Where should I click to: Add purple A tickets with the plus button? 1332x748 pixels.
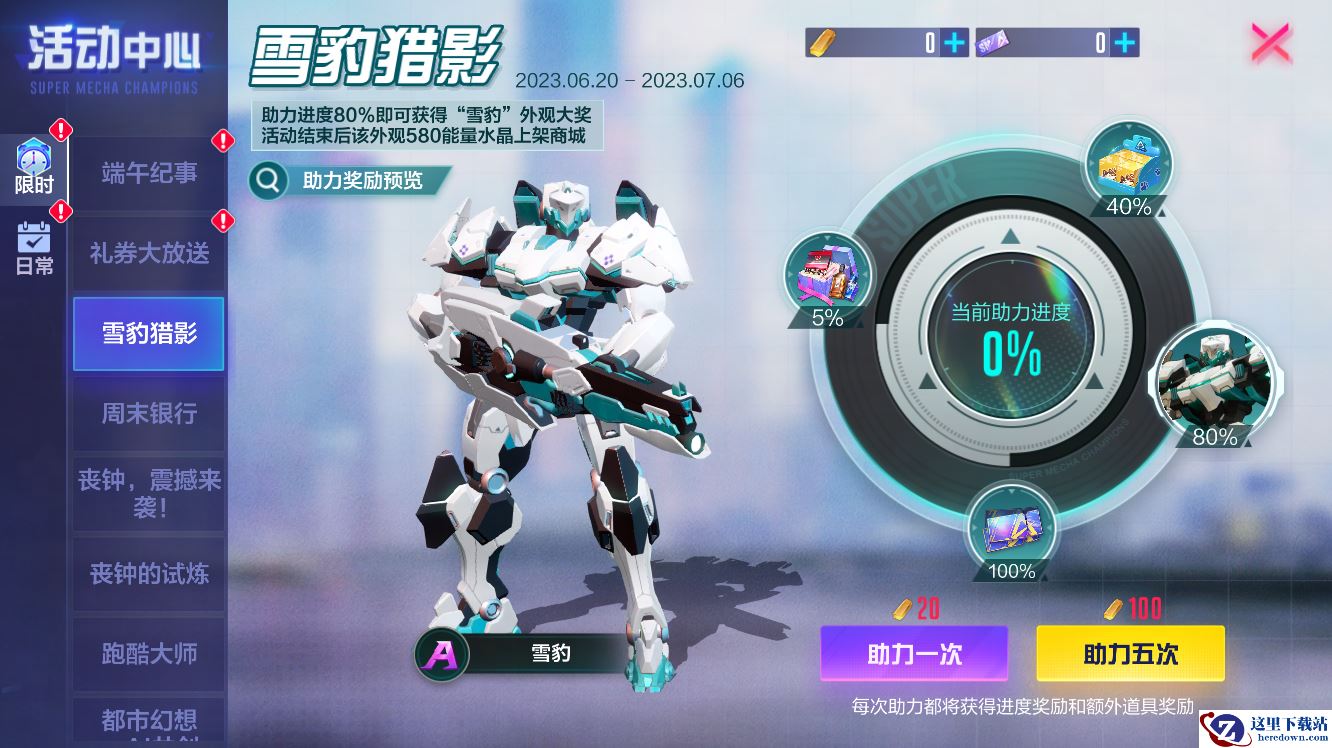[x=1125, y=43]
